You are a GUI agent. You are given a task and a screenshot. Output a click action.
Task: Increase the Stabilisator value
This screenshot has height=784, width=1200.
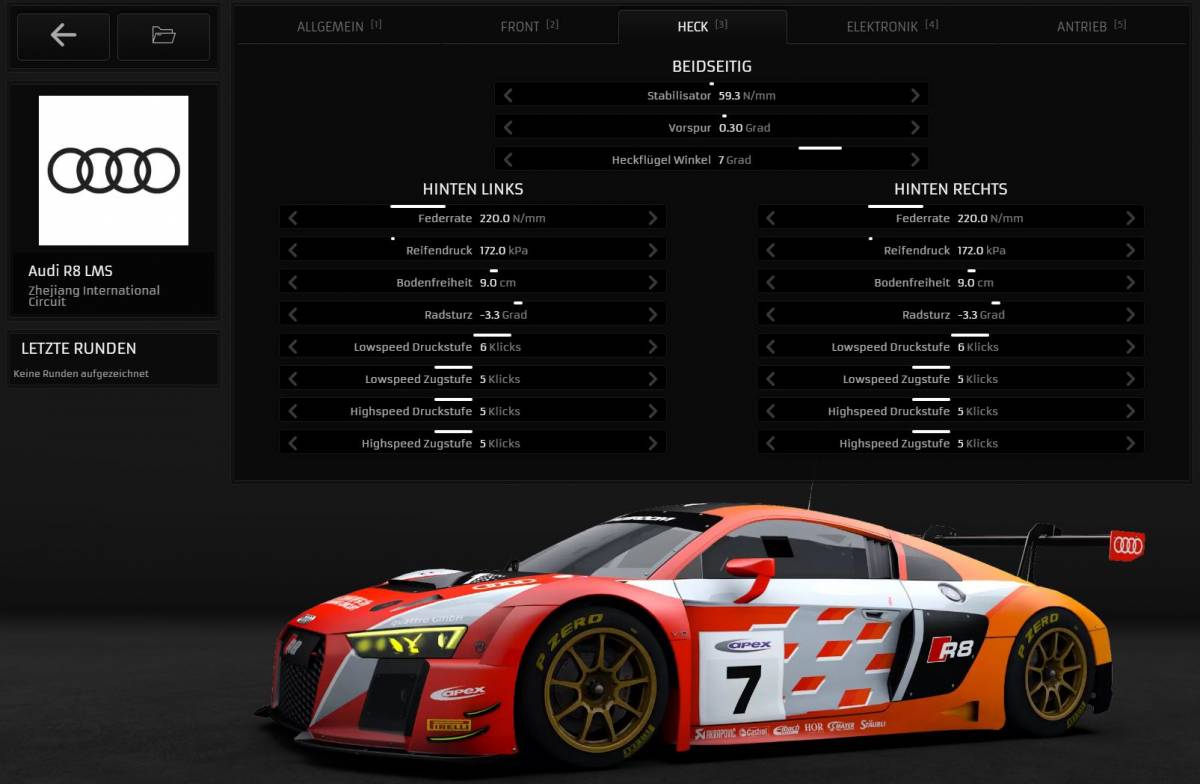915,96
